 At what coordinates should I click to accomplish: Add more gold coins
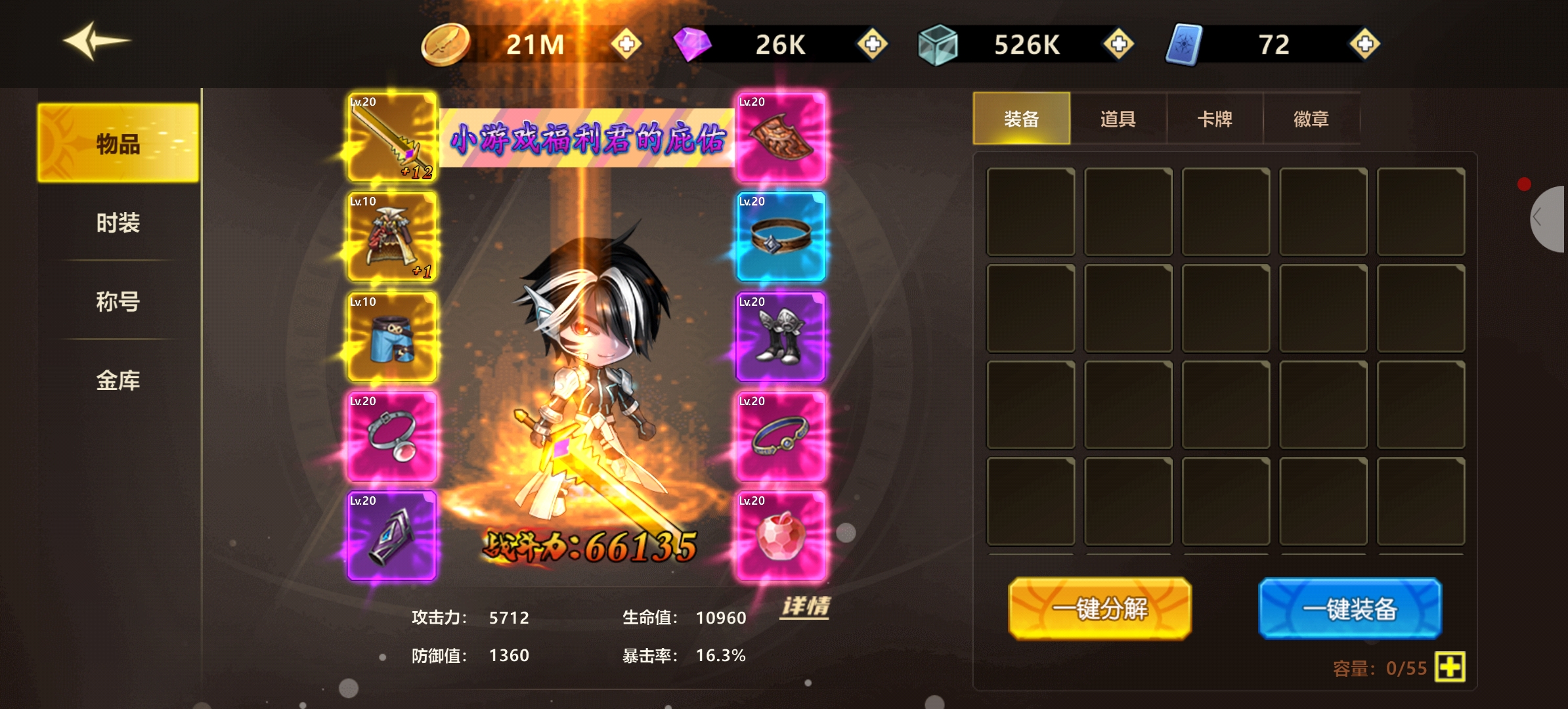(626, 44)
